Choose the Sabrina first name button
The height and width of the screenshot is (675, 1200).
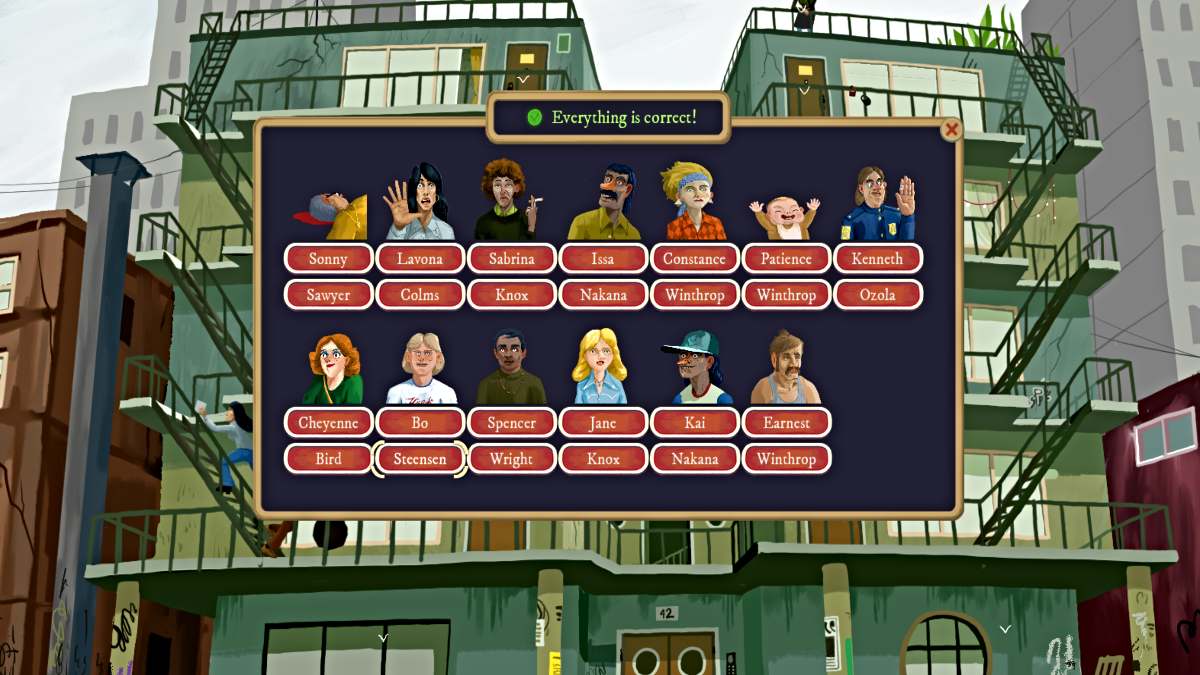(x=512, y=259)
